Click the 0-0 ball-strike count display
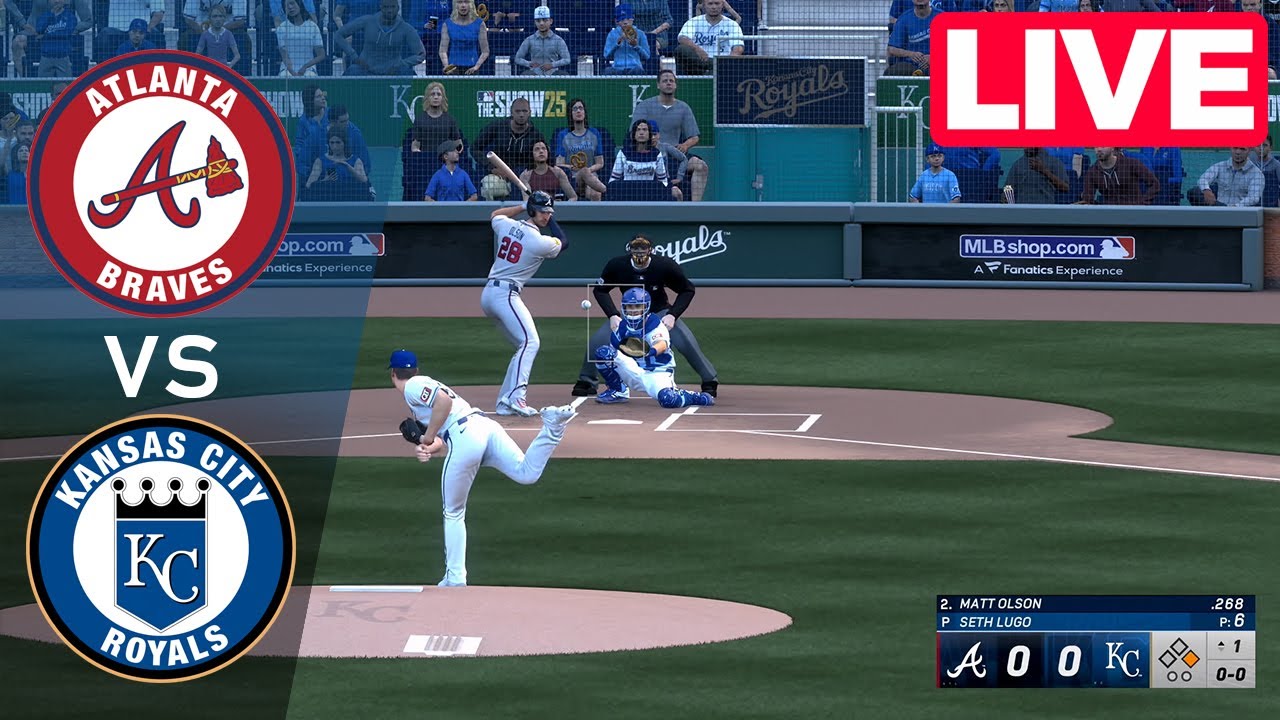1280x720 pixels. click(x=1232, y=675)
